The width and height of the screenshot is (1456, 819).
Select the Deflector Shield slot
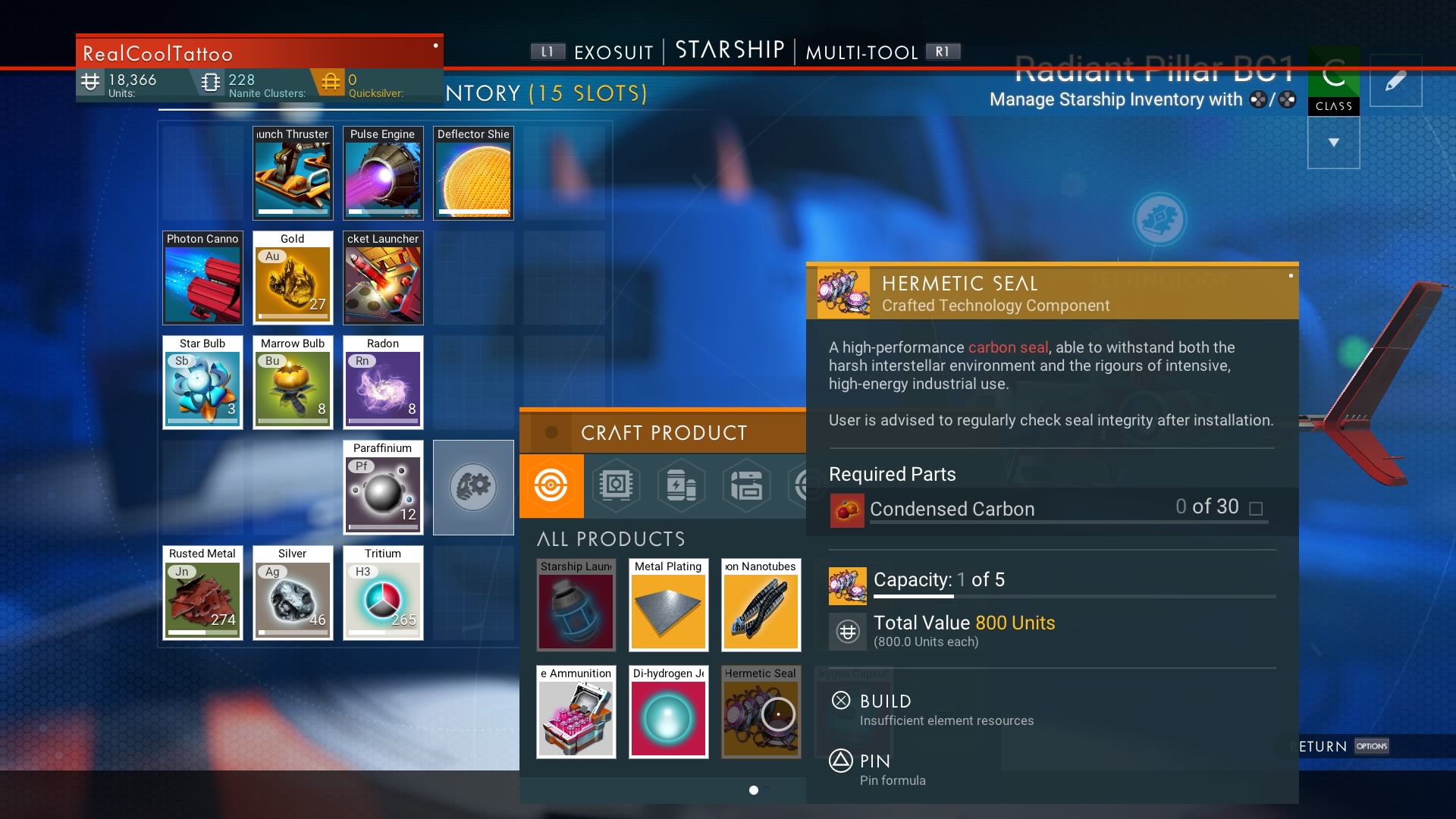473,173
